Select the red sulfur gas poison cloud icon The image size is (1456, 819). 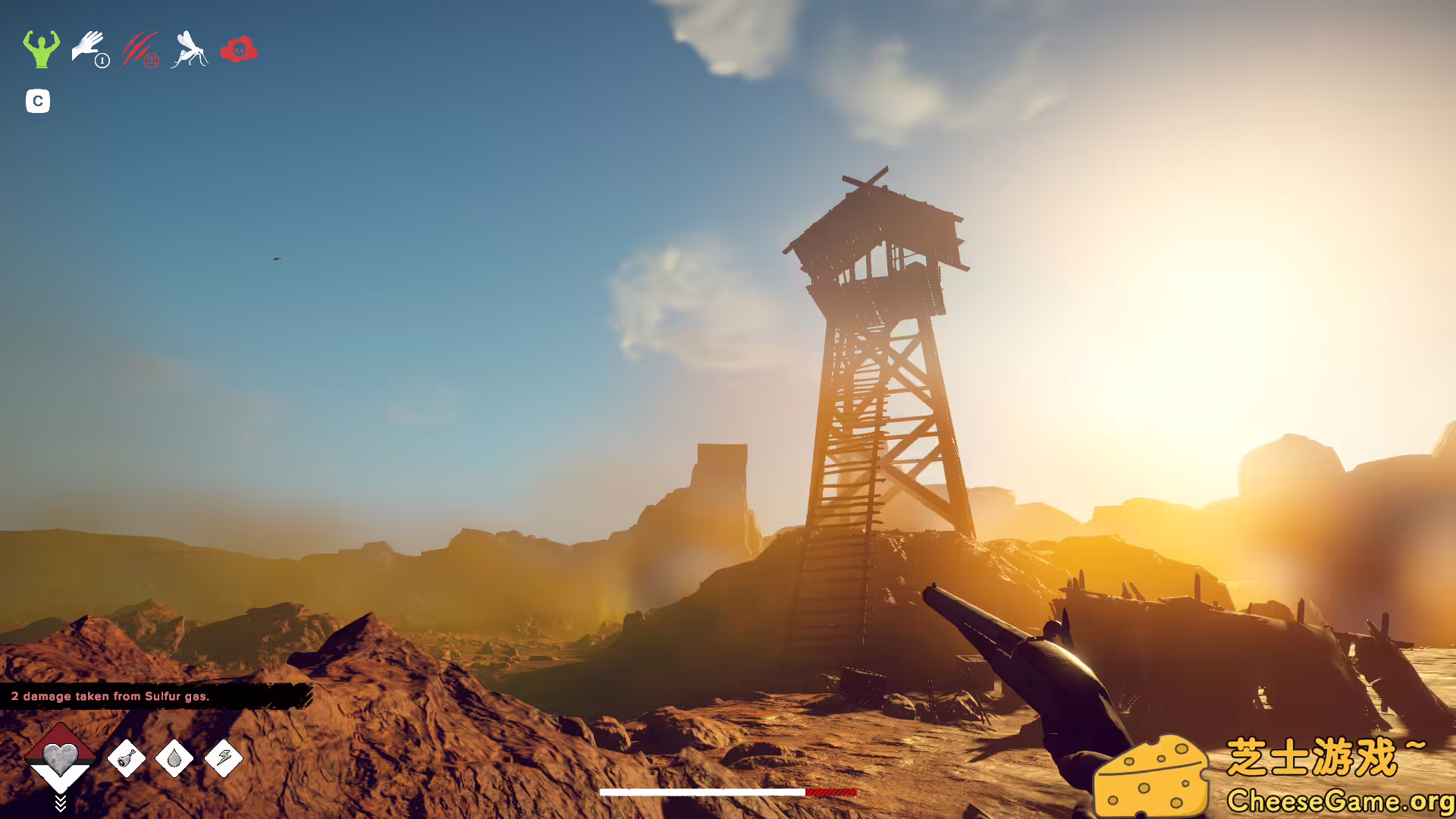click(x=239, y=51)
